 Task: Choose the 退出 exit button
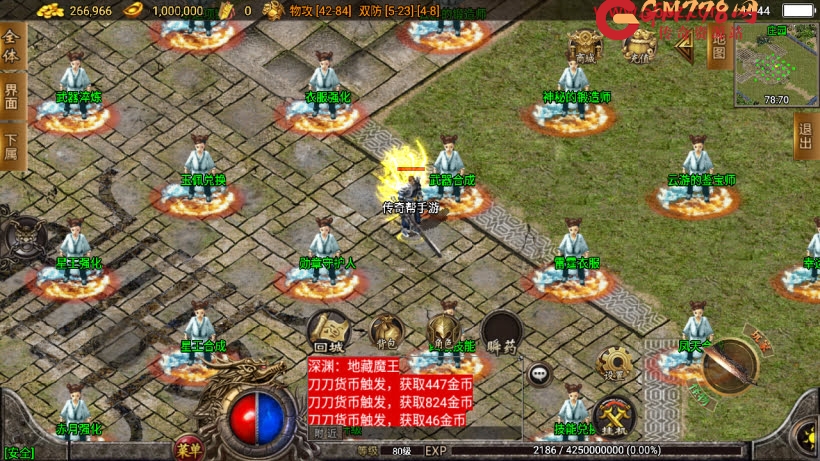(805, 136)
